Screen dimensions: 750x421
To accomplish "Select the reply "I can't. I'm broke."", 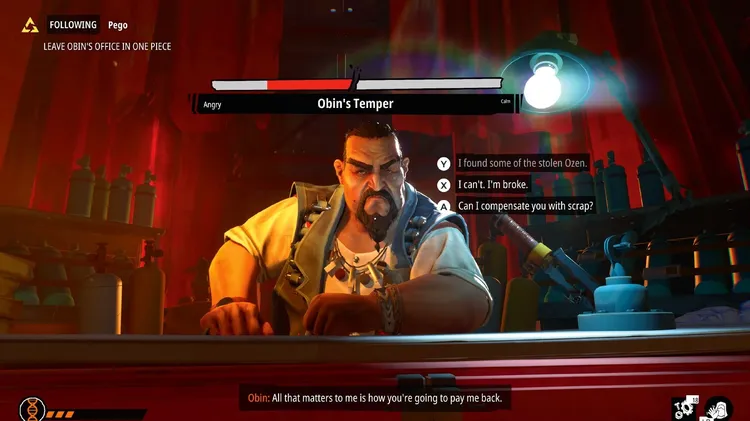I will point(492,184).
